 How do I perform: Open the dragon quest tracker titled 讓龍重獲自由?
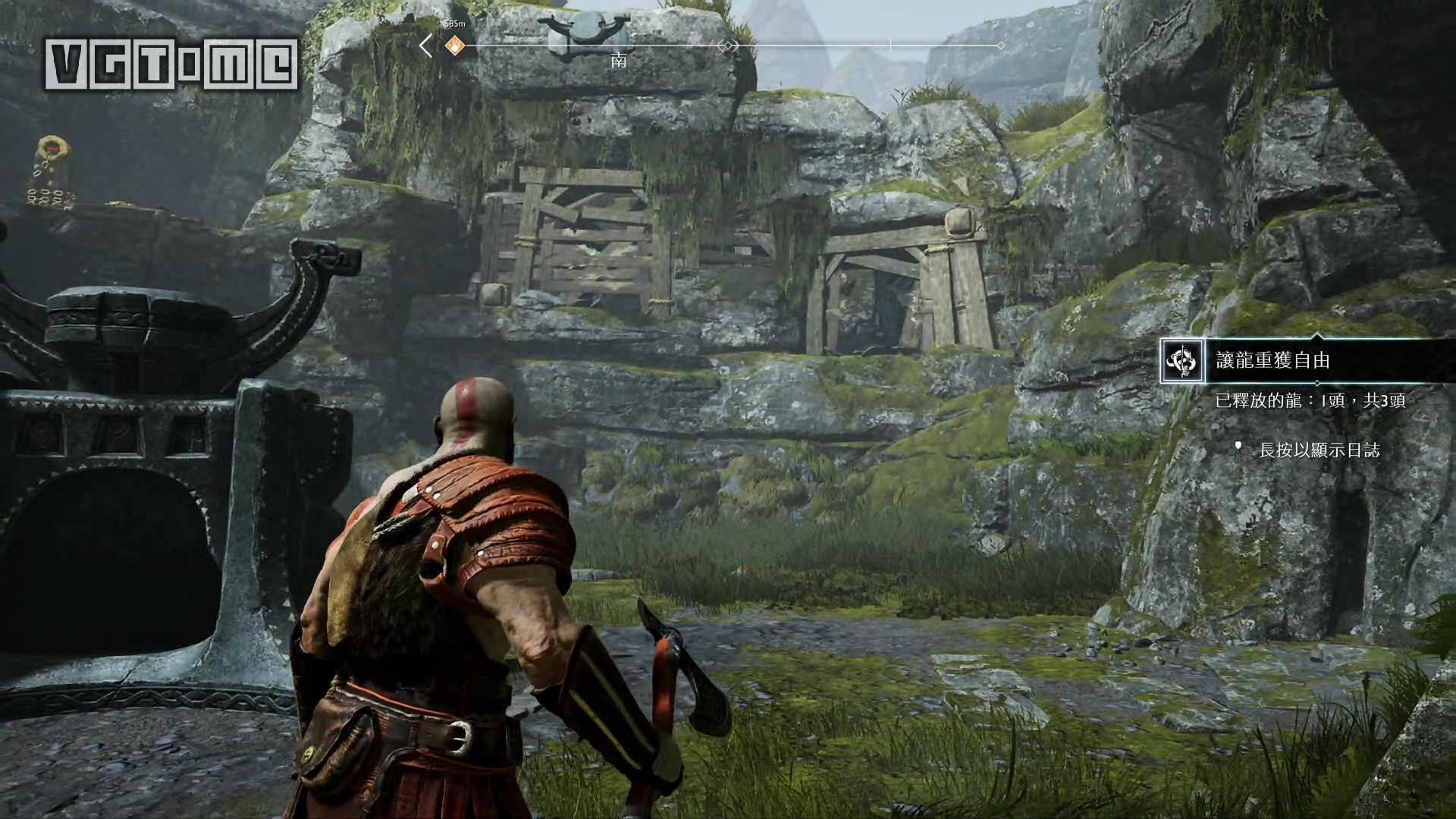1272,361
